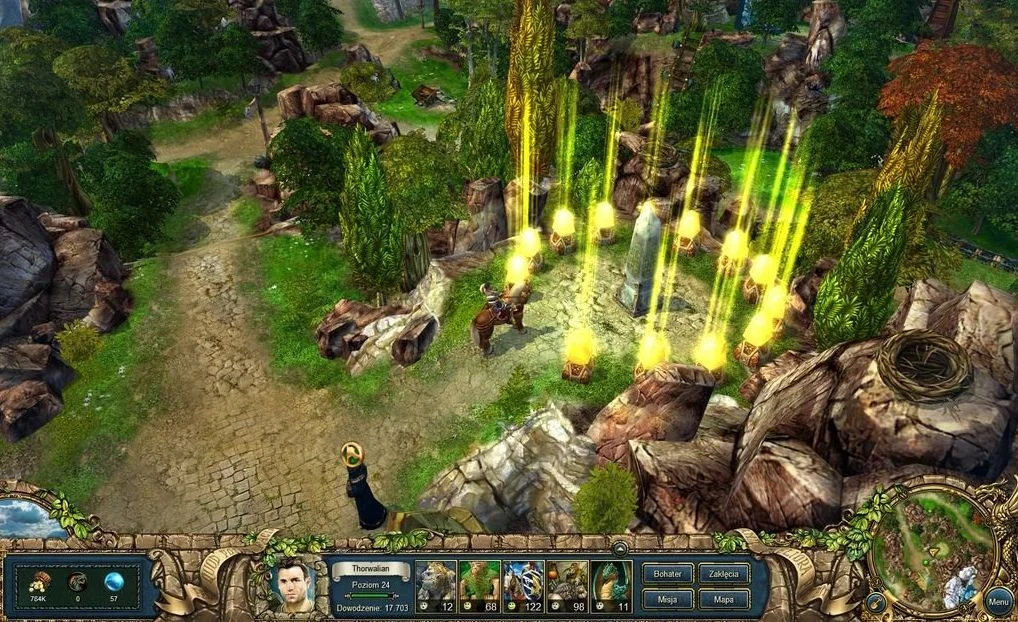The height and width of the screenshot is (622, 1018).
Task: Open the game Menu
Action: pos(997,601)
